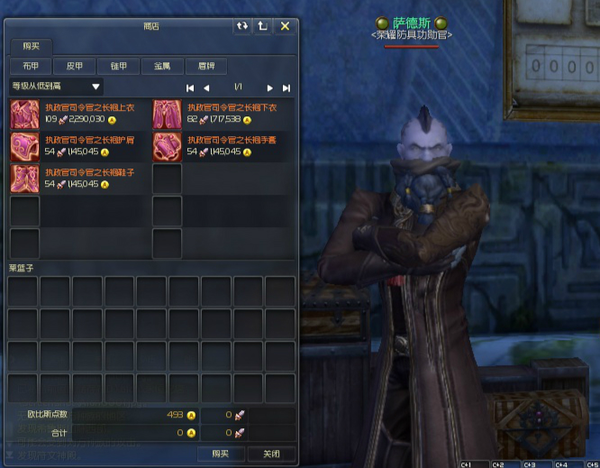Select the 金属 armor category

click(x=162, y=66)
